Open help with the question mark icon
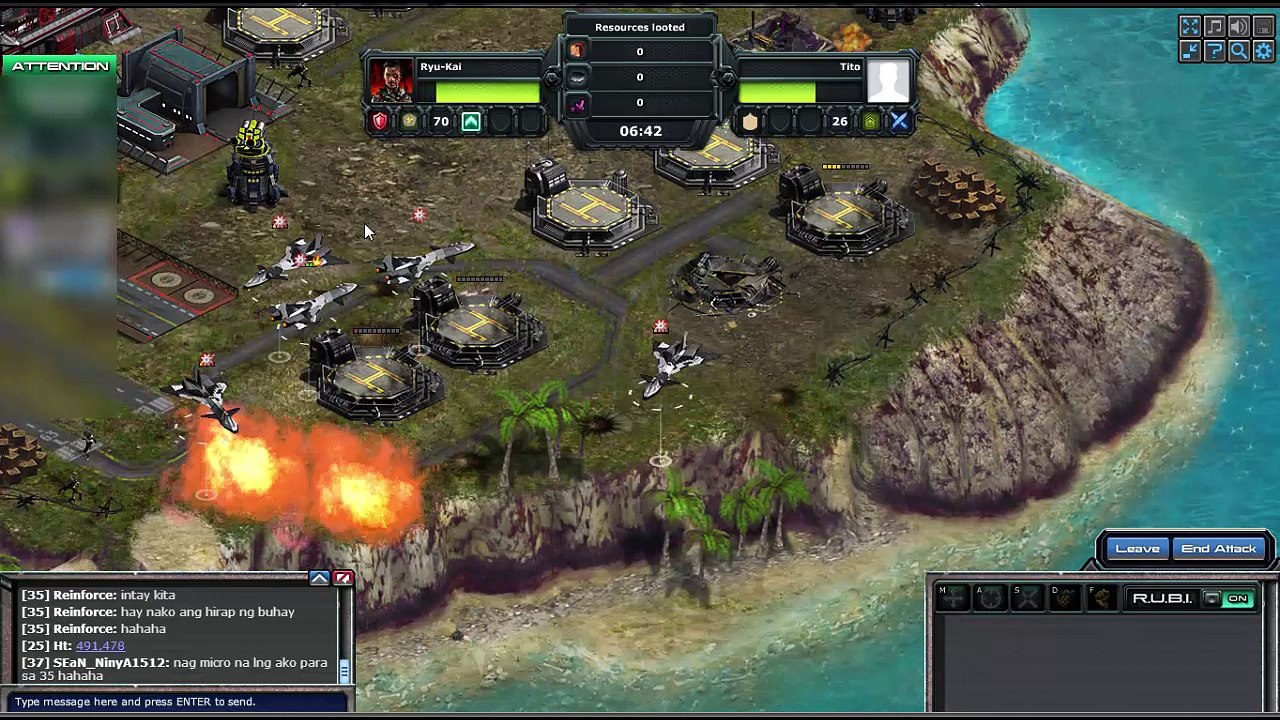The image size is (1280, 720). pos(1214,51)
